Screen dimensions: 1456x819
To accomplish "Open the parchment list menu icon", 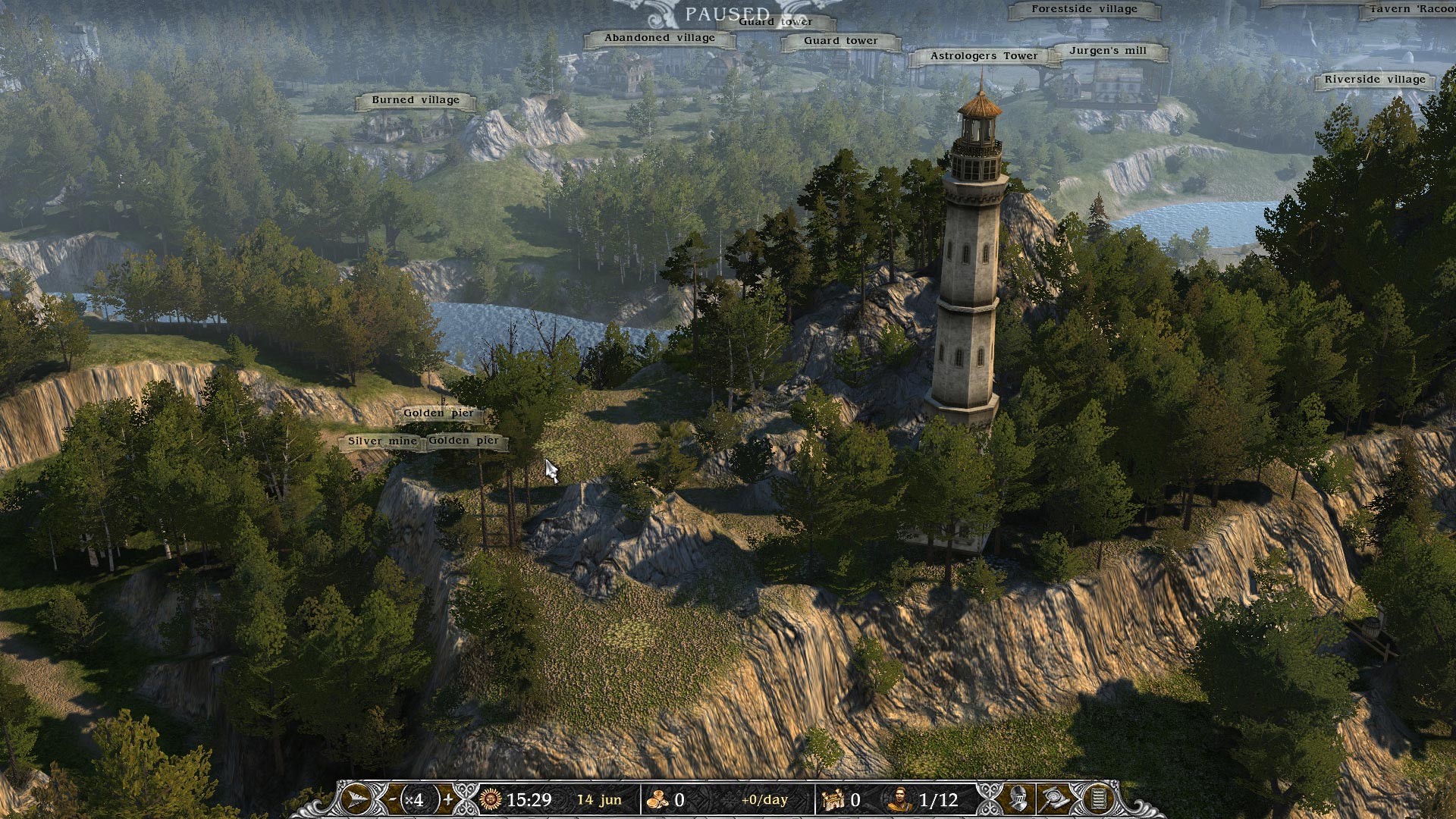I will (x=1097, y=799).
